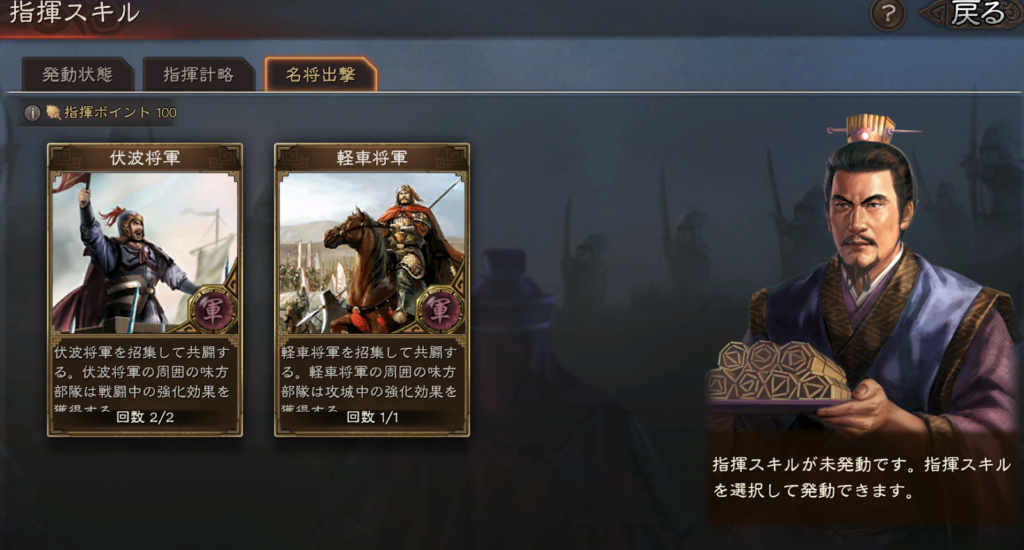
Task: Select the 名将出撃 tab
Action: (320, 74)
